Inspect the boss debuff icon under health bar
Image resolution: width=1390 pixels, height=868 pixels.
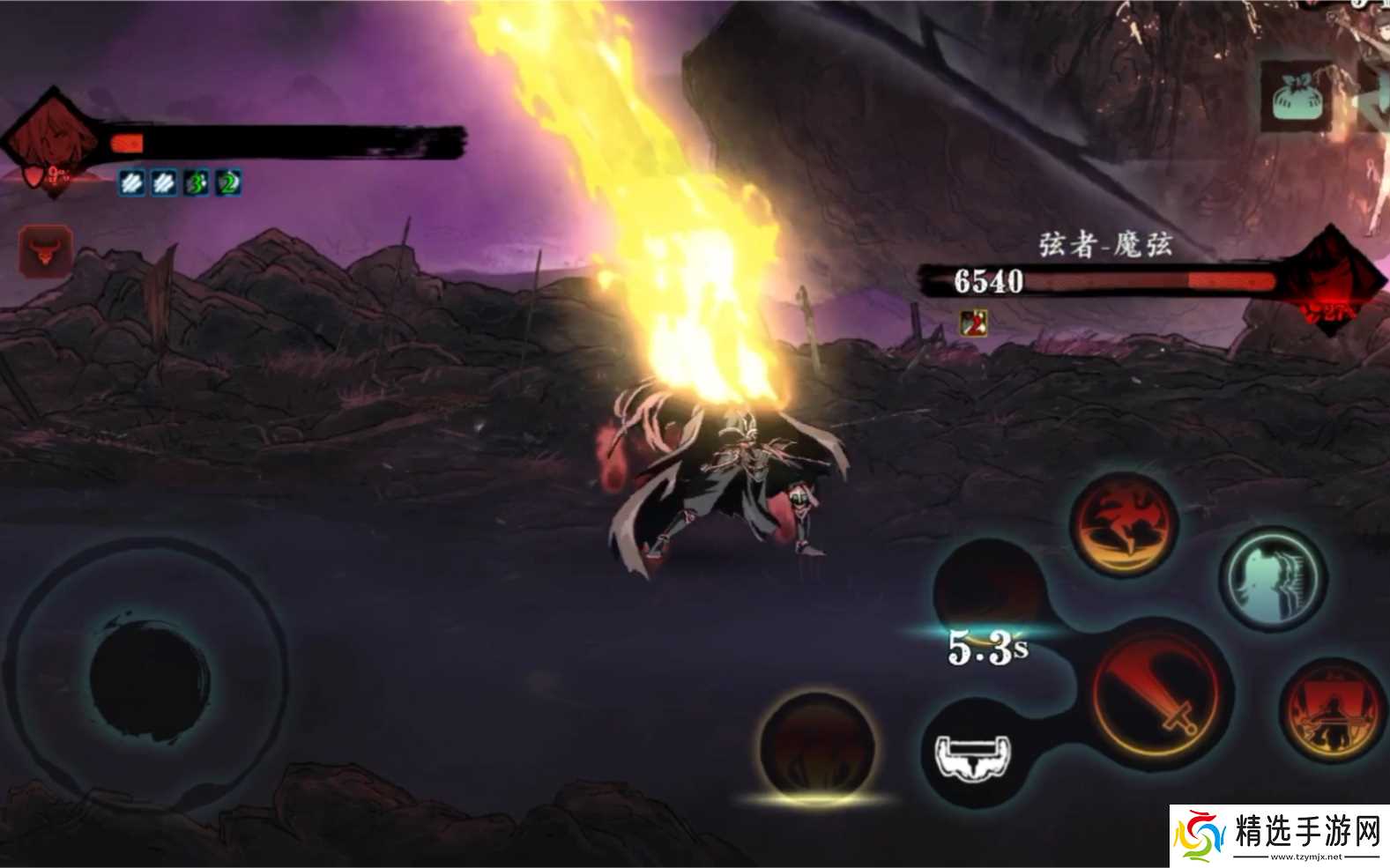coord(973,323)
